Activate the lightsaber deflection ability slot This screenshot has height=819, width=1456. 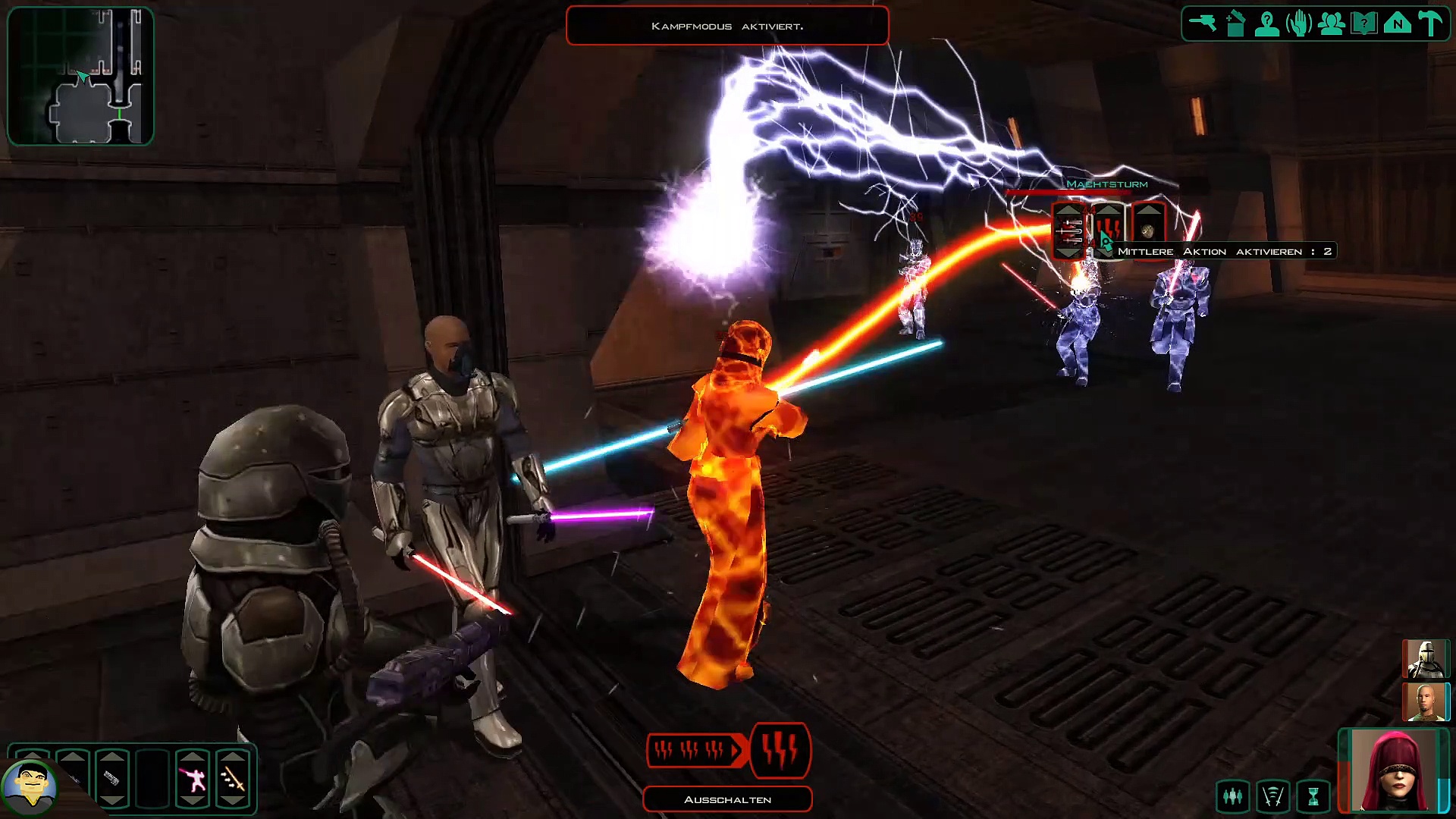tap(233, 779)
